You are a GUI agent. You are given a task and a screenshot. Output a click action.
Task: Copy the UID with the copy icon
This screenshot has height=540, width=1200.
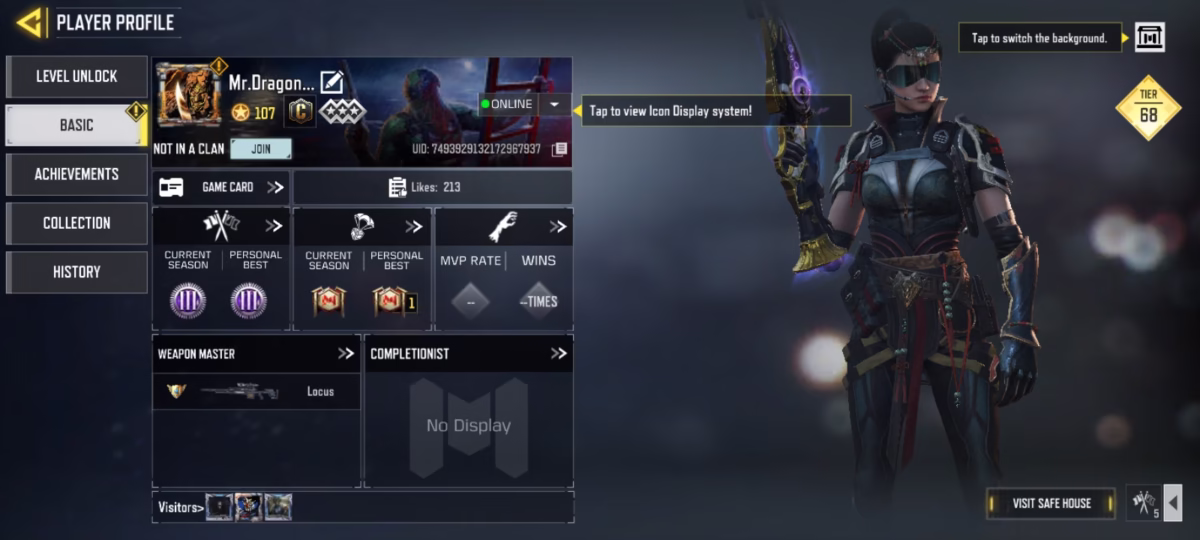coord(559,149)
